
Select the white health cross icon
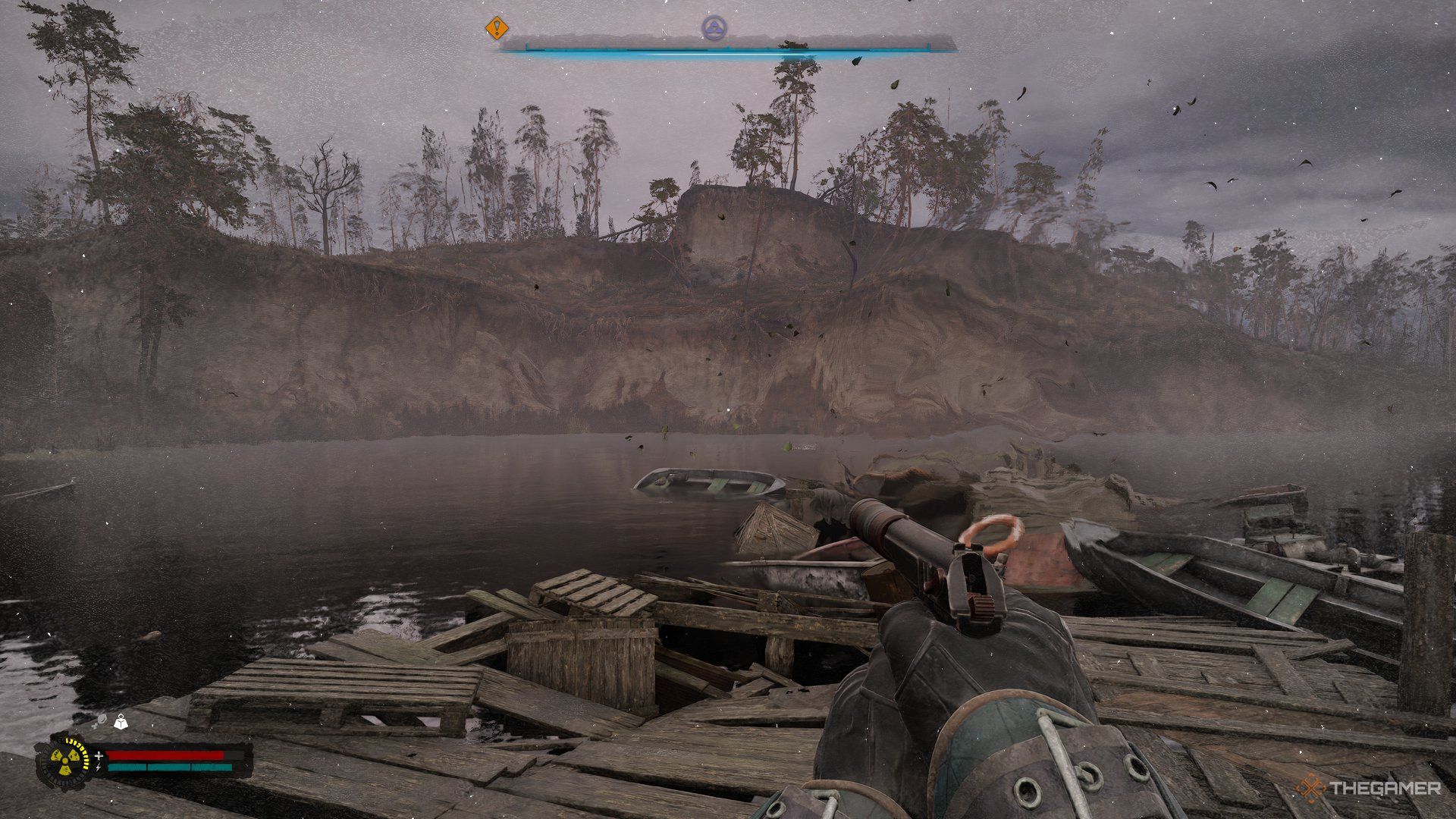(99, 755)
